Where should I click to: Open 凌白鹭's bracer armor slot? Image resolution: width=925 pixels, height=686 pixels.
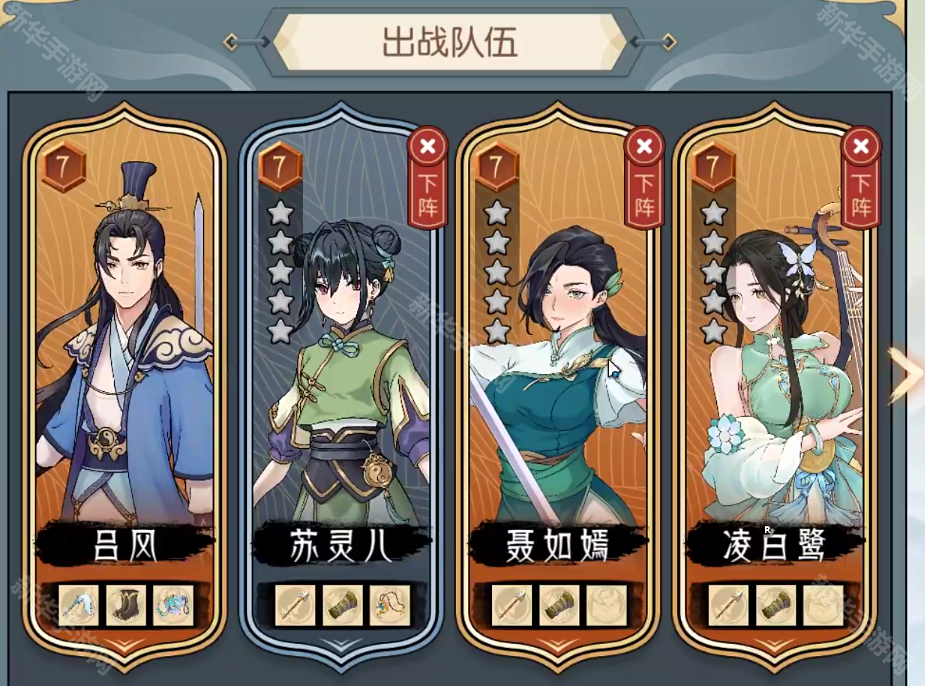[x=776, y=605]
